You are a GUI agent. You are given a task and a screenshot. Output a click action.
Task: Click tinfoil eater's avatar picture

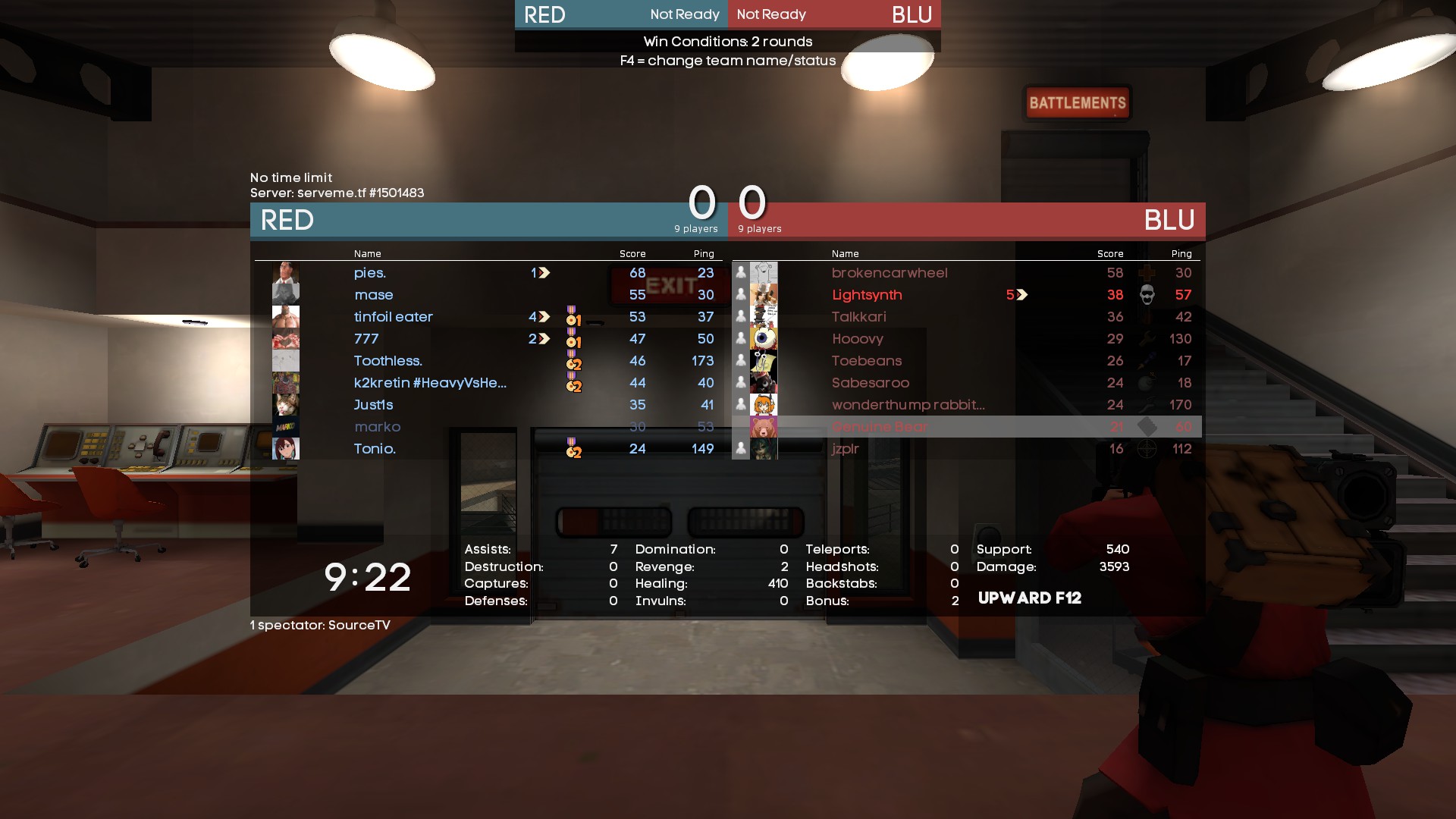(x=286, y=317)
